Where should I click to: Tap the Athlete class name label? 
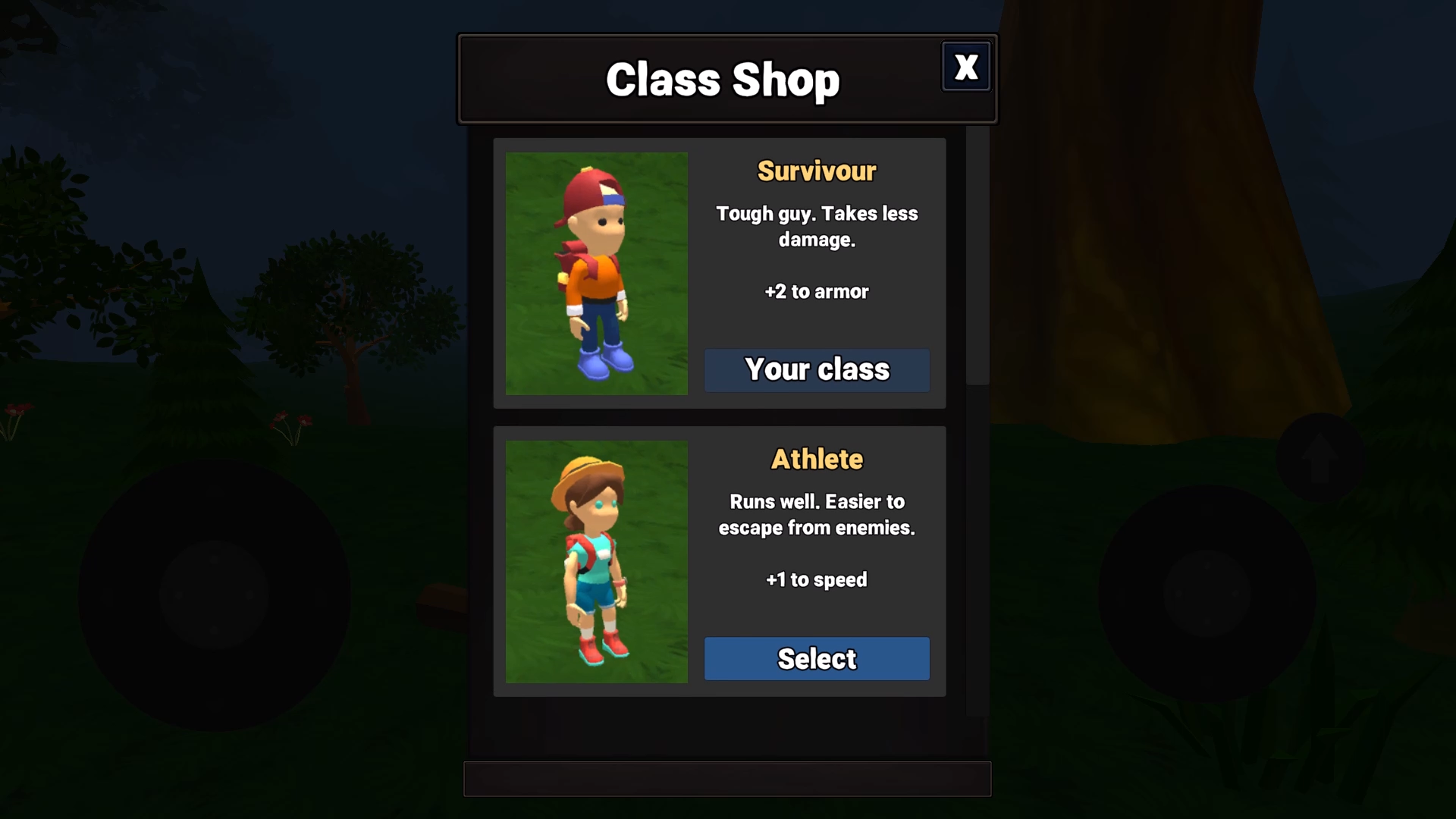816,459
